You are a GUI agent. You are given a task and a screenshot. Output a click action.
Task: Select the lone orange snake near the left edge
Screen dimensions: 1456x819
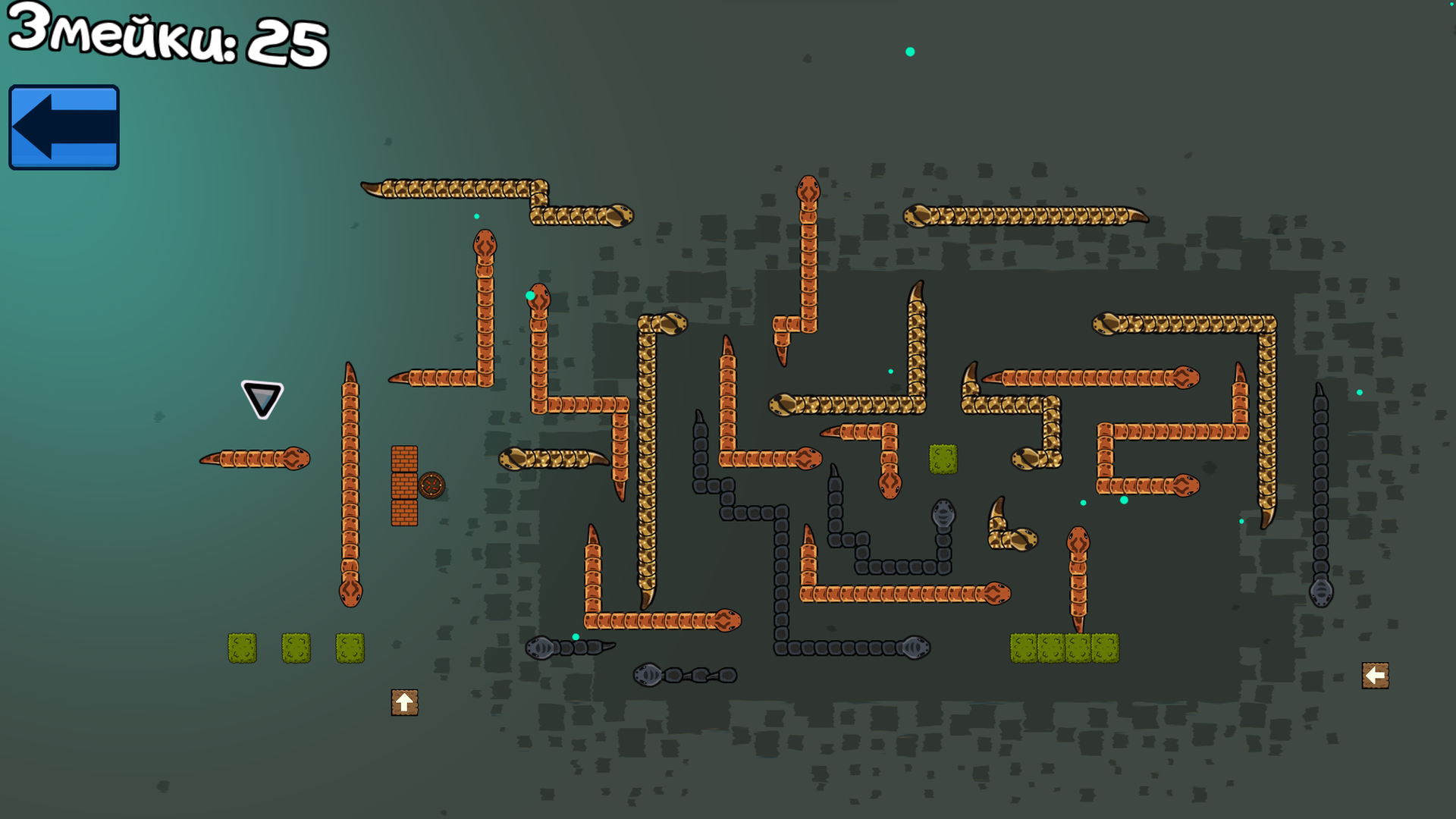pyautogui.click(x=254, y=459)
